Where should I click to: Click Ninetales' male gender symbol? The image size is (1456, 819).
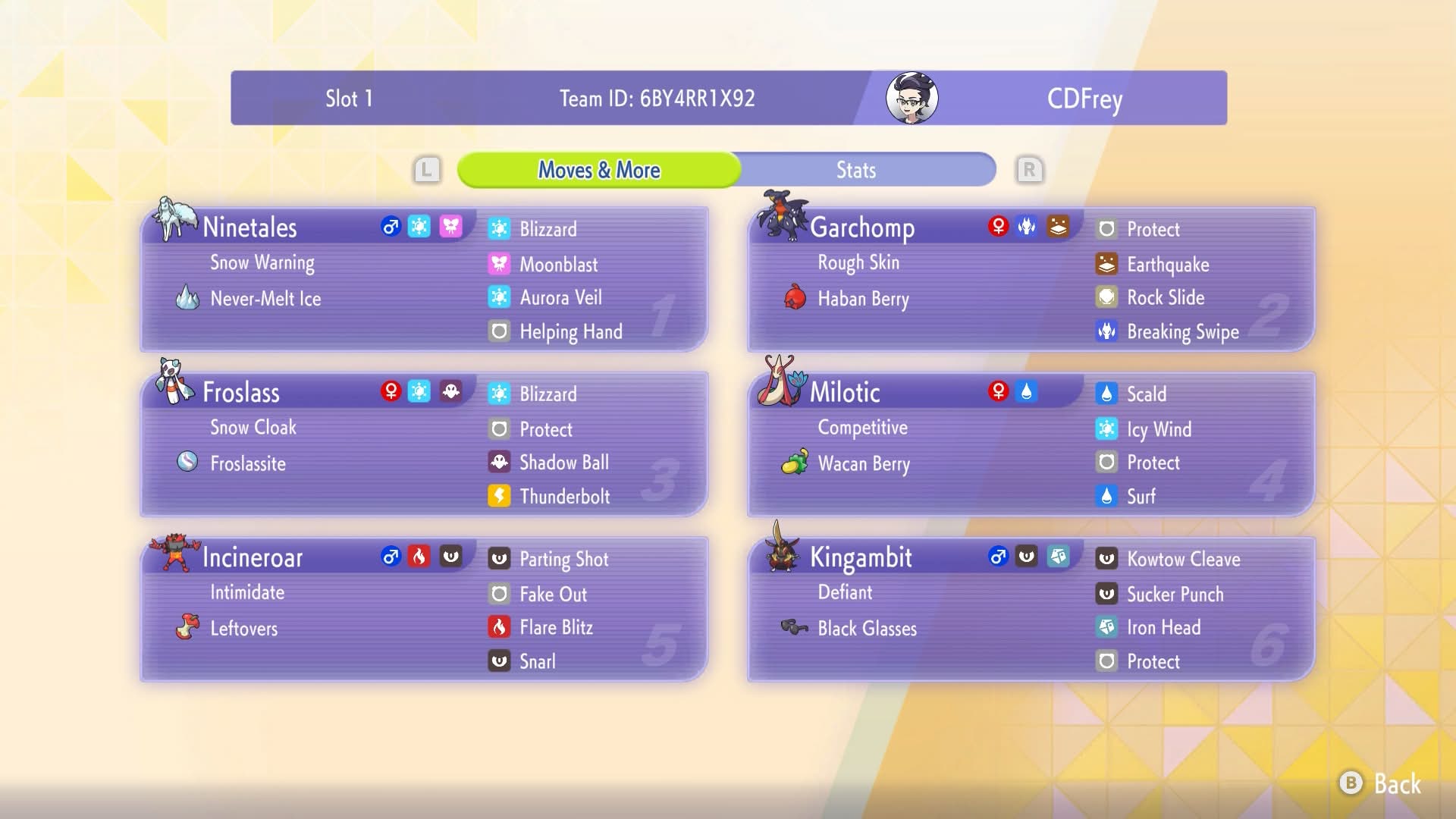tap(391, 227)
